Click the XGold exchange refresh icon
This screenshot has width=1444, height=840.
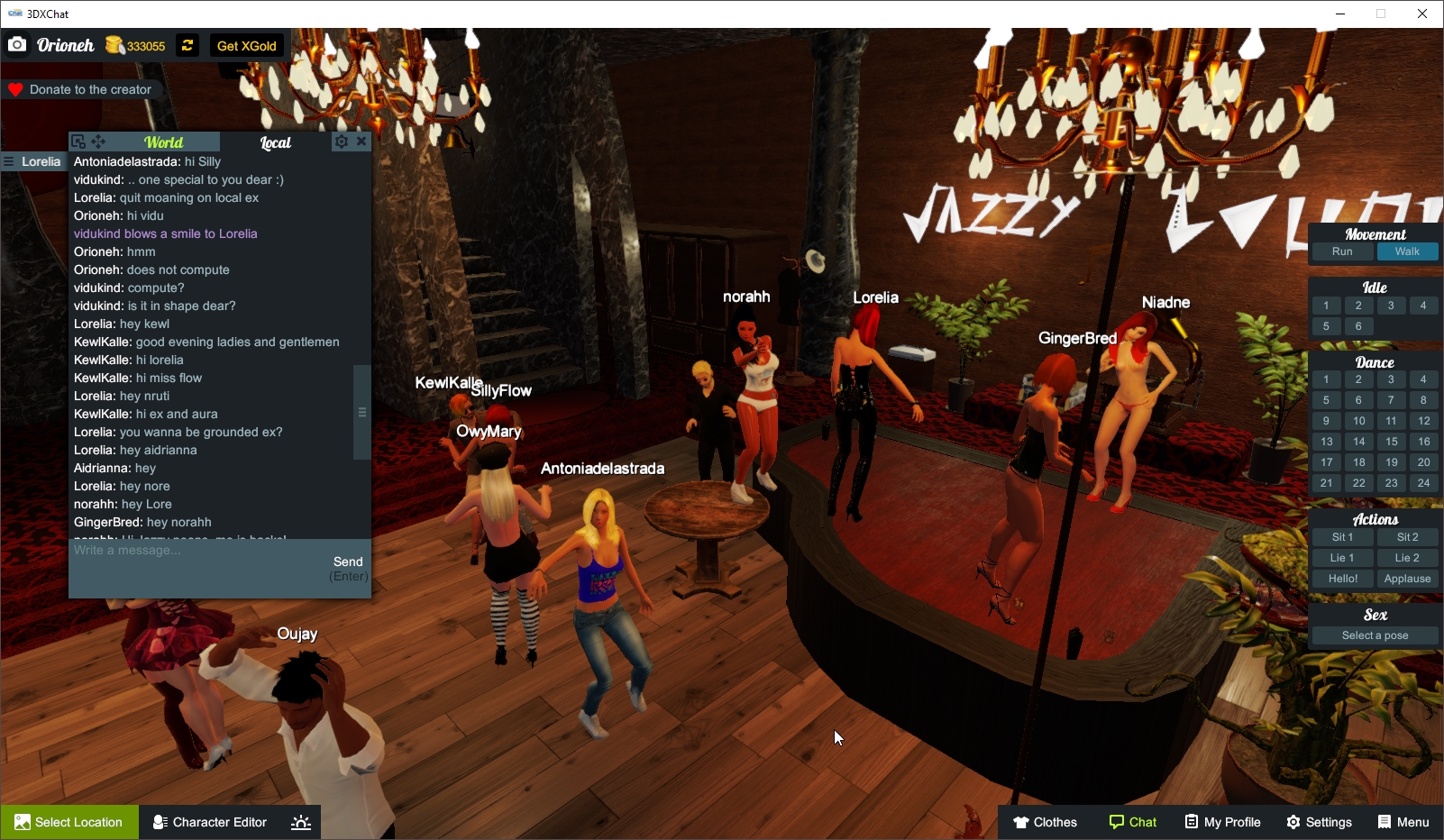click(x=187, y=45)
